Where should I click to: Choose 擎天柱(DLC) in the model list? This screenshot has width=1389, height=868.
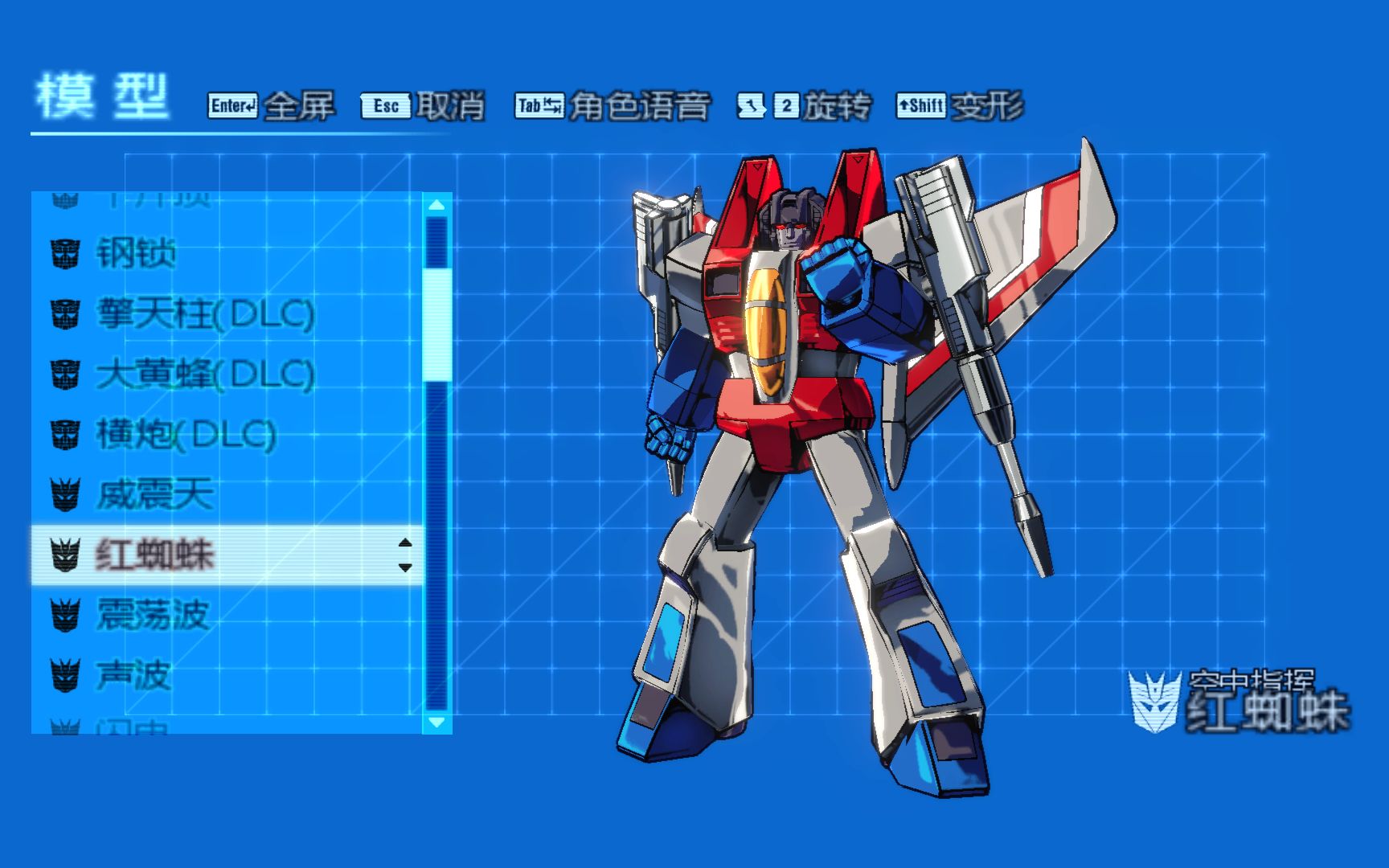(205, 314)
